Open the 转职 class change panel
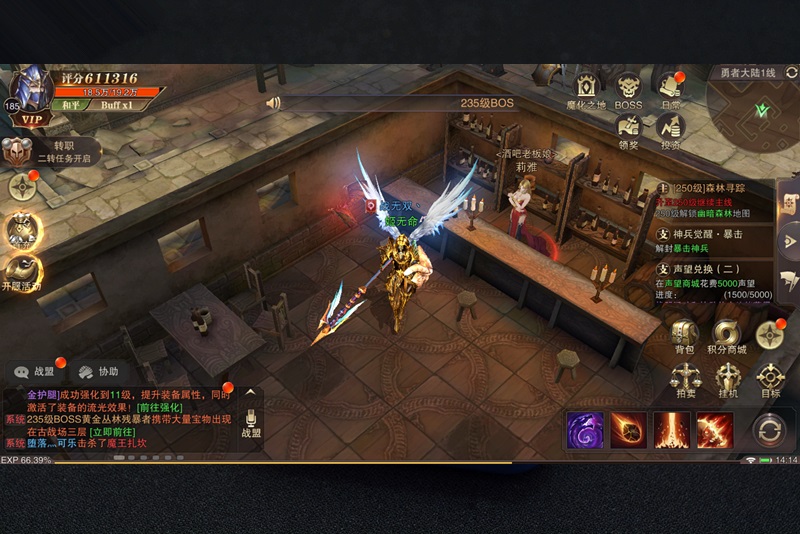The image size is (800, 534). tap(50, 150)
